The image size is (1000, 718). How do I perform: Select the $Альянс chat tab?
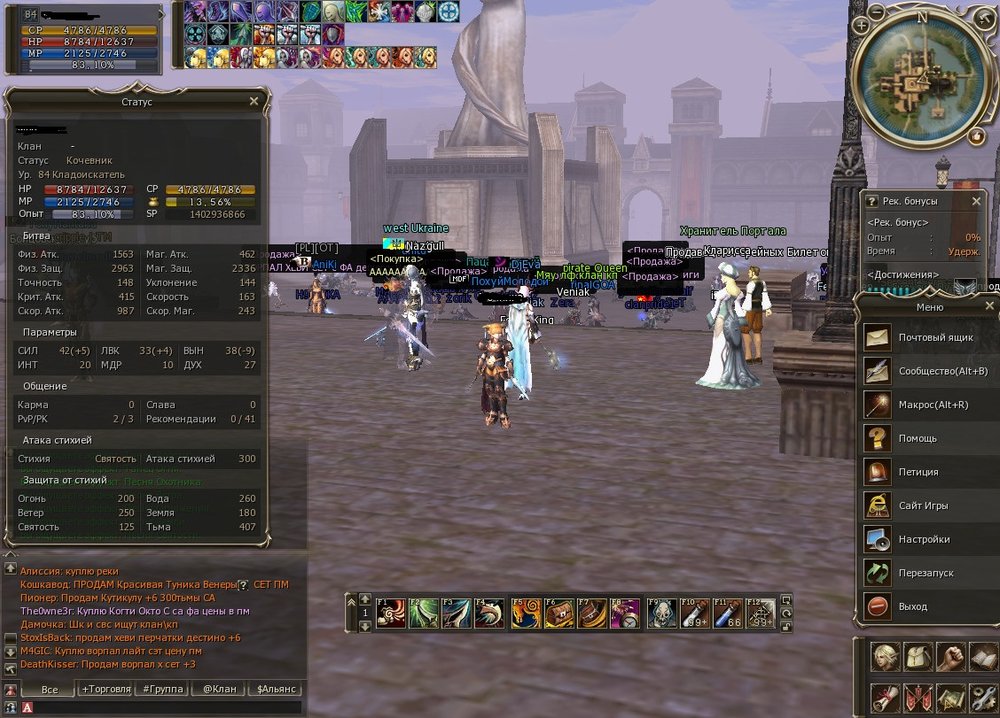pos(274,689)
